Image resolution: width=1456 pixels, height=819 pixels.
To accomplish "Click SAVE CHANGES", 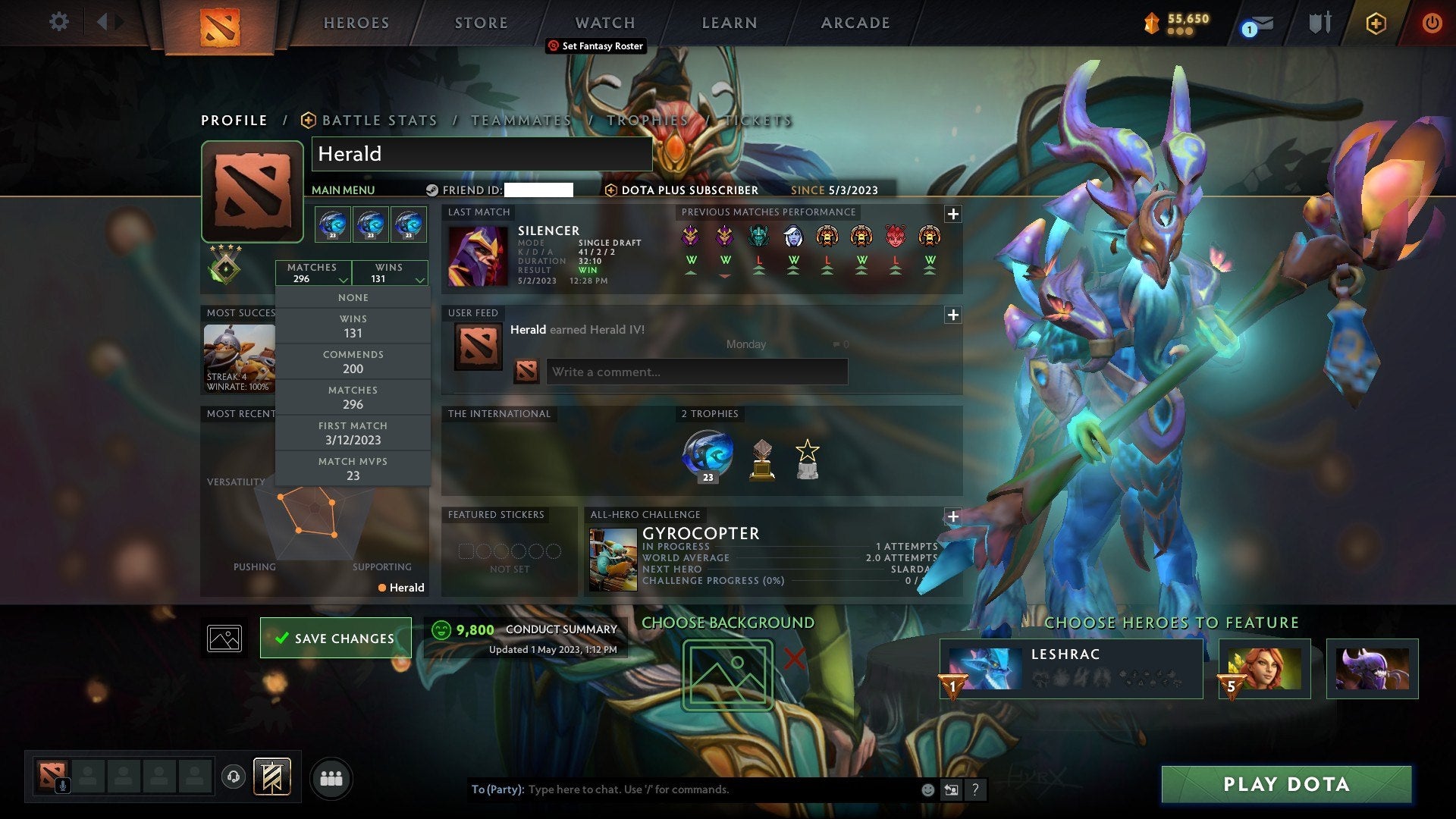I will point(335,638).
